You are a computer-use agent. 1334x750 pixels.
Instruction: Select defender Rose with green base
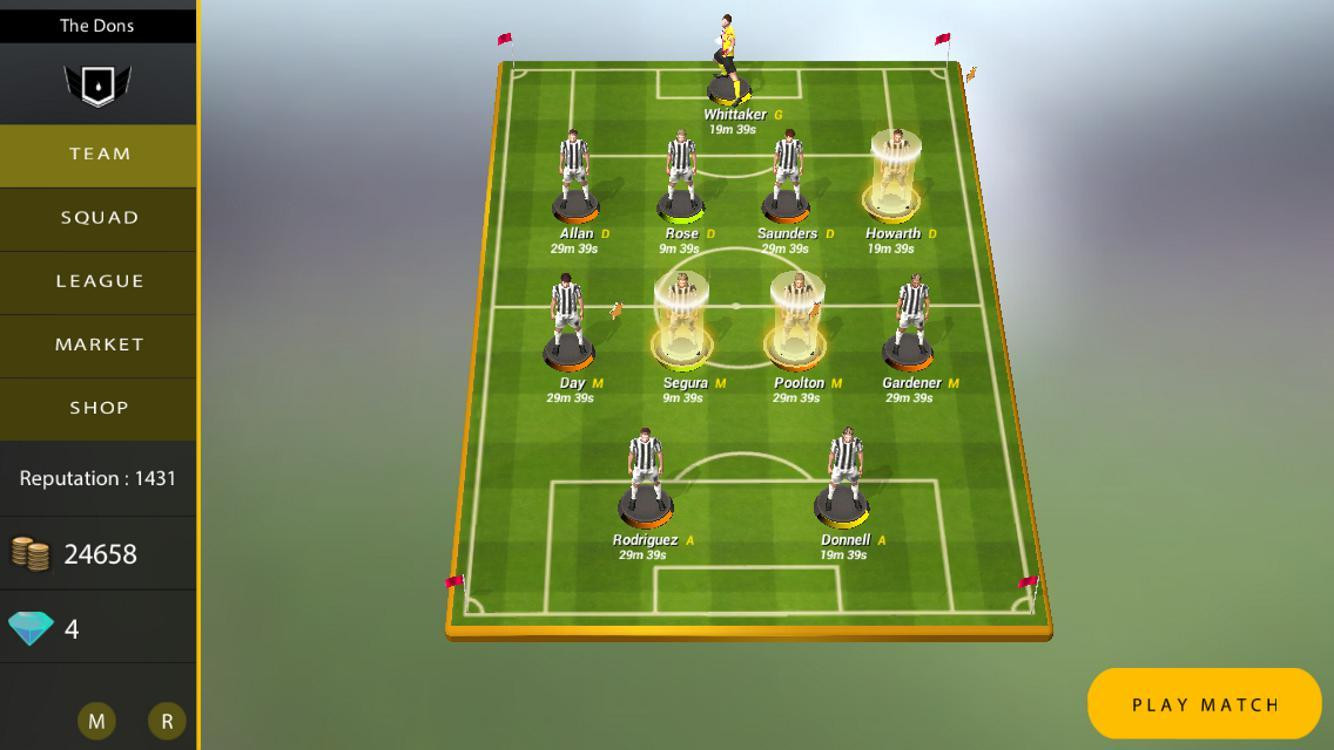(x=682, y=175)
